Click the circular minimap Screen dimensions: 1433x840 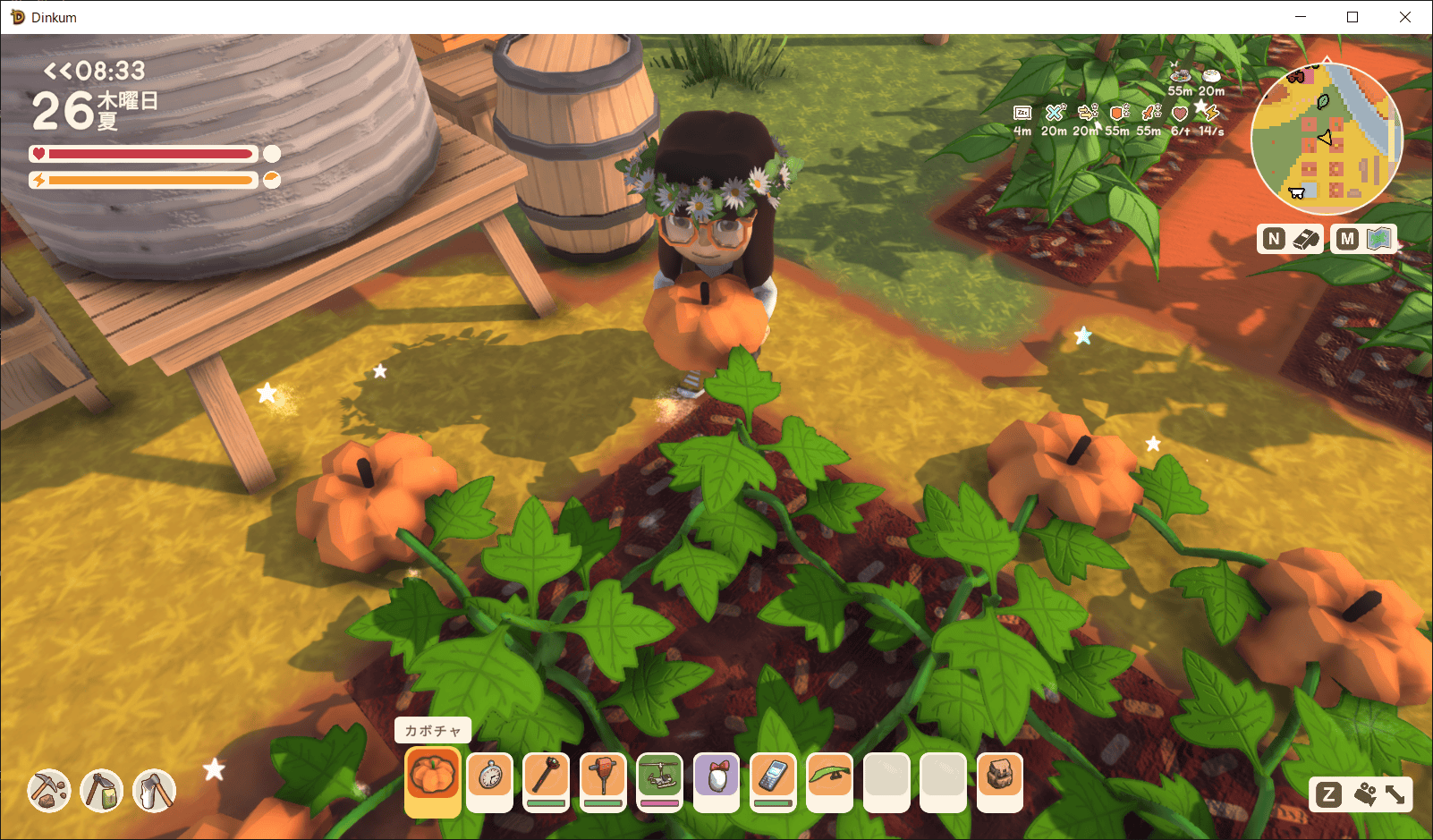pyautogui.click(x=1327, y=139)
